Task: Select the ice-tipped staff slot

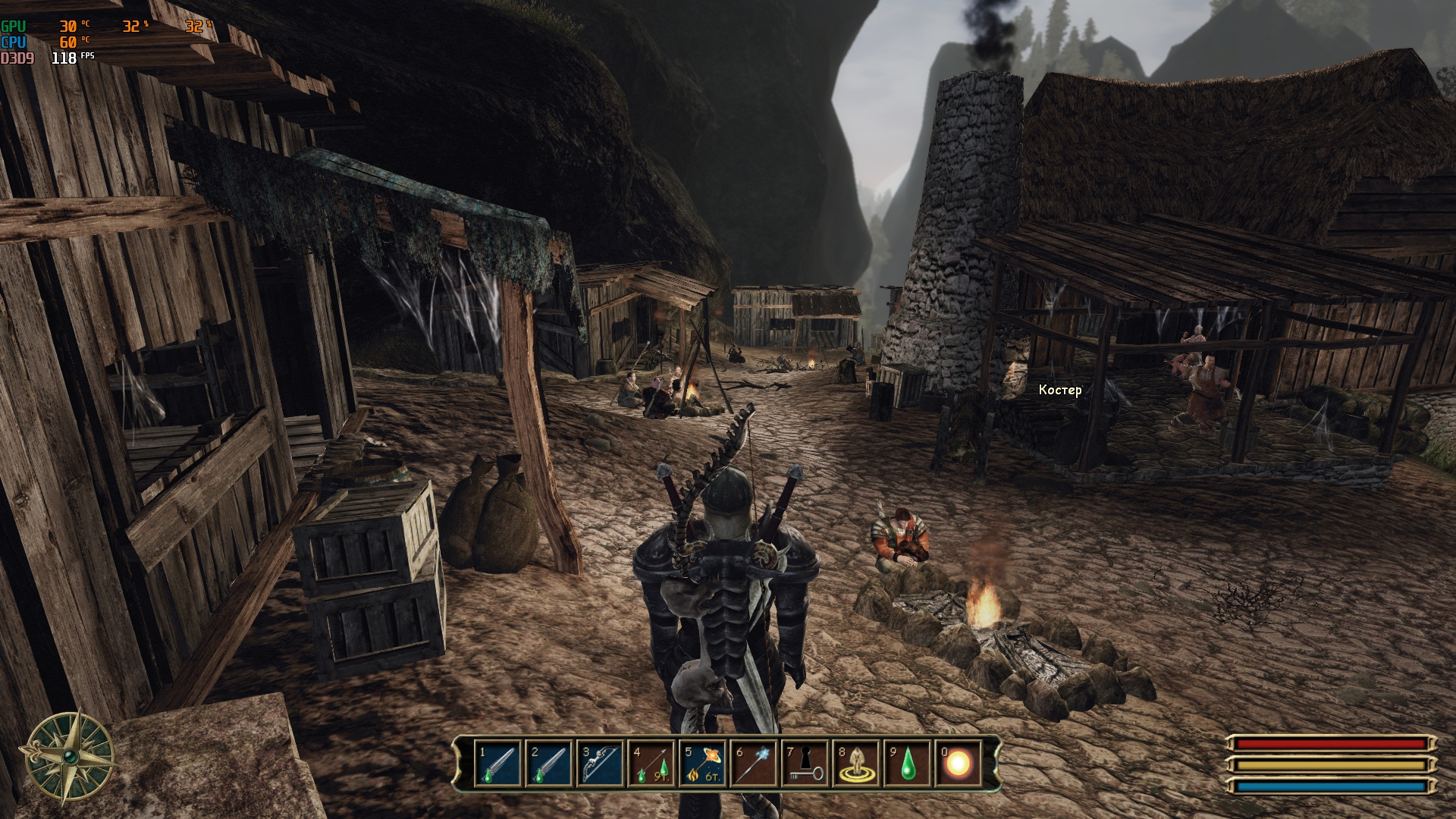Action: coord(755,763)
